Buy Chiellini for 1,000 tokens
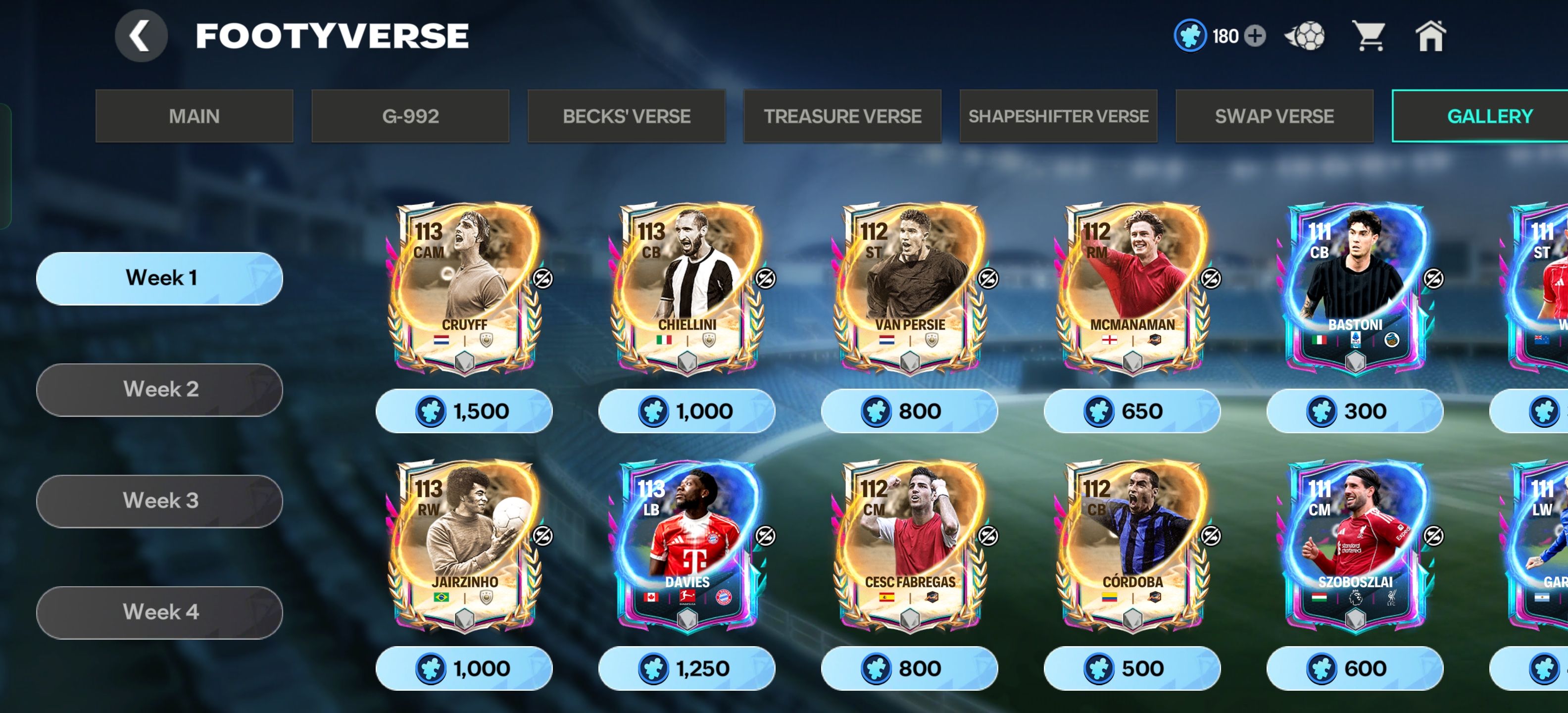Screen dimensions: 1568x713 pos(686,411)
